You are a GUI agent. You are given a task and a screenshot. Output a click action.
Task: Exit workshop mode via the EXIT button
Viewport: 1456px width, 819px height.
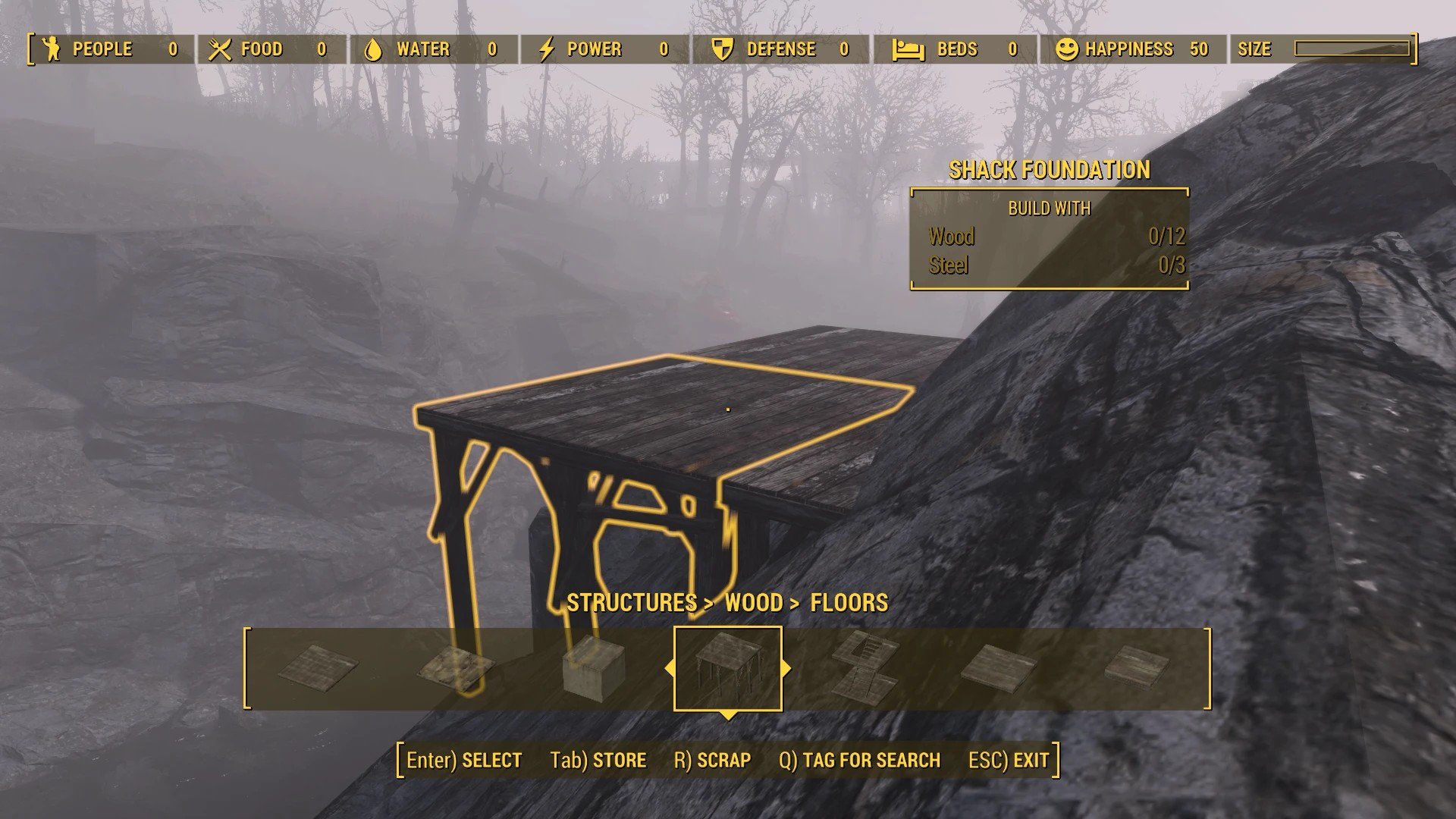tap(1009, 760)
